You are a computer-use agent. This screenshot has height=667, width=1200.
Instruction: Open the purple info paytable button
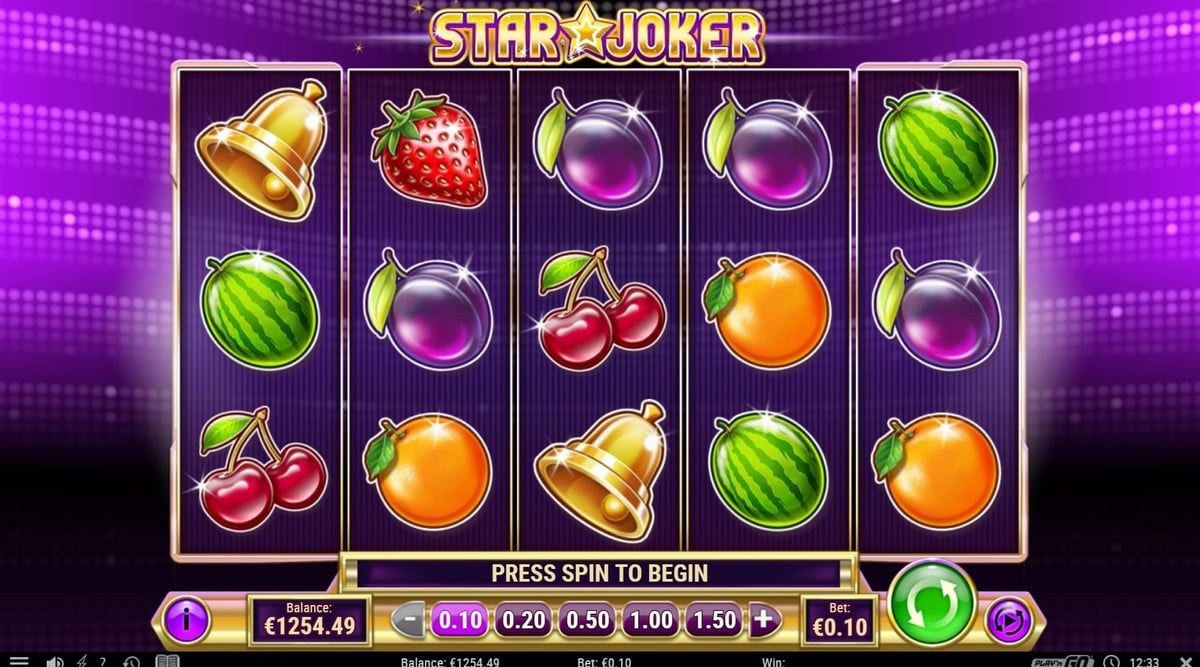187,620
